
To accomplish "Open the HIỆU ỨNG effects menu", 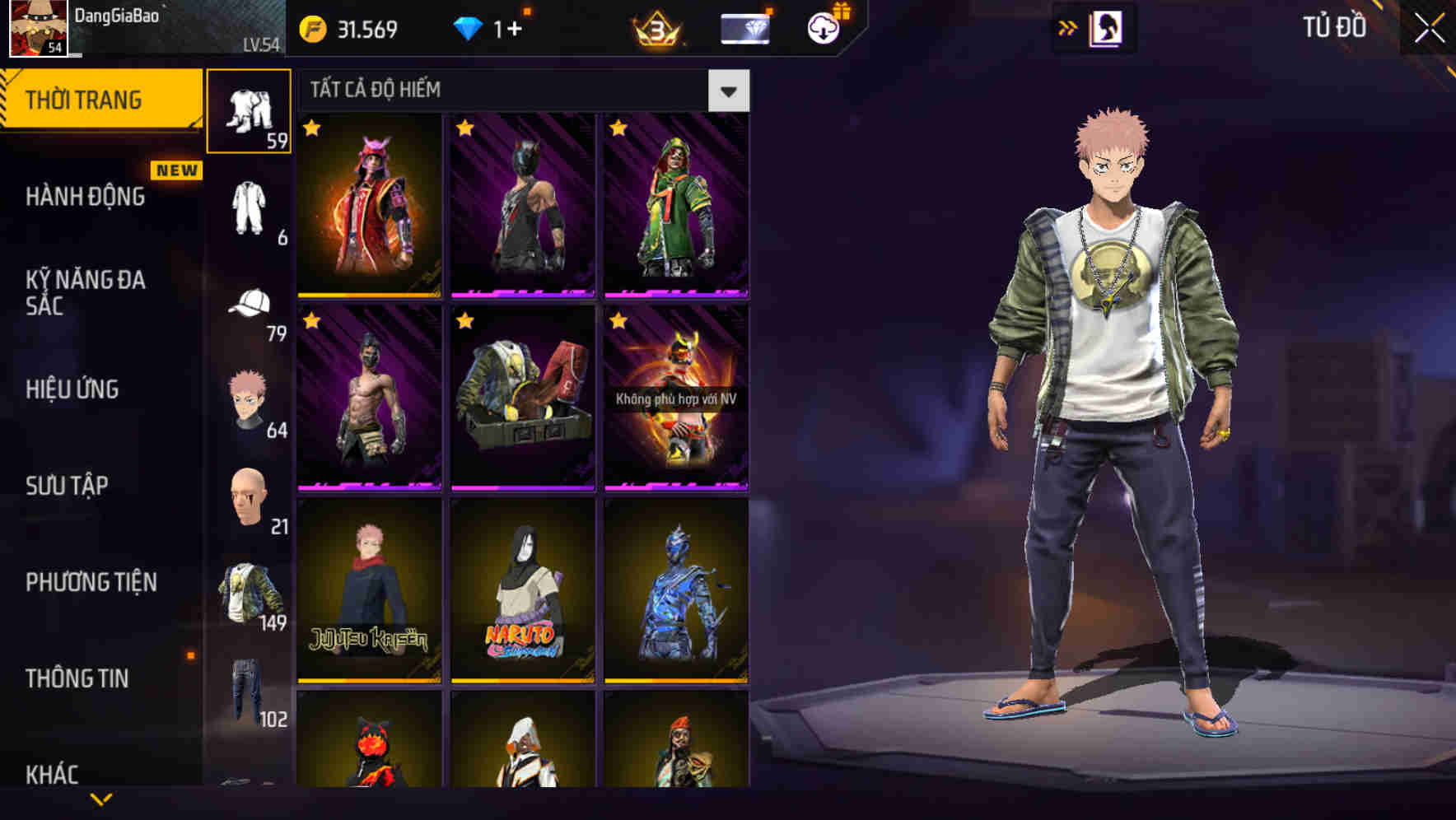I will coord(72,390).
